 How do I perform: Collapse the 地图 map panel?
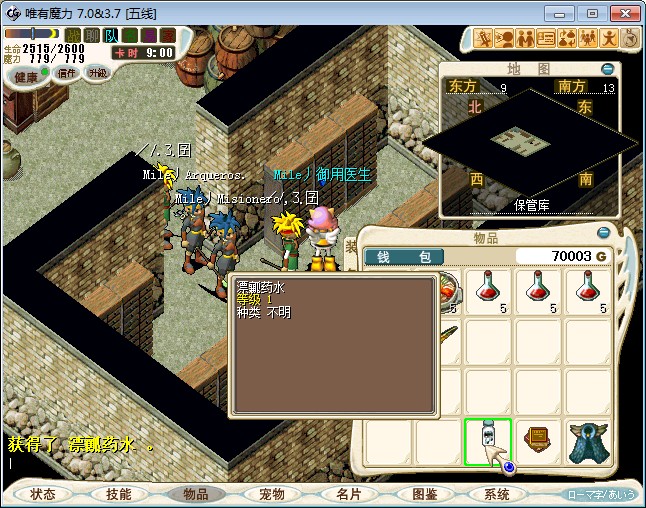pyautogui.click(x=607, y=69)
